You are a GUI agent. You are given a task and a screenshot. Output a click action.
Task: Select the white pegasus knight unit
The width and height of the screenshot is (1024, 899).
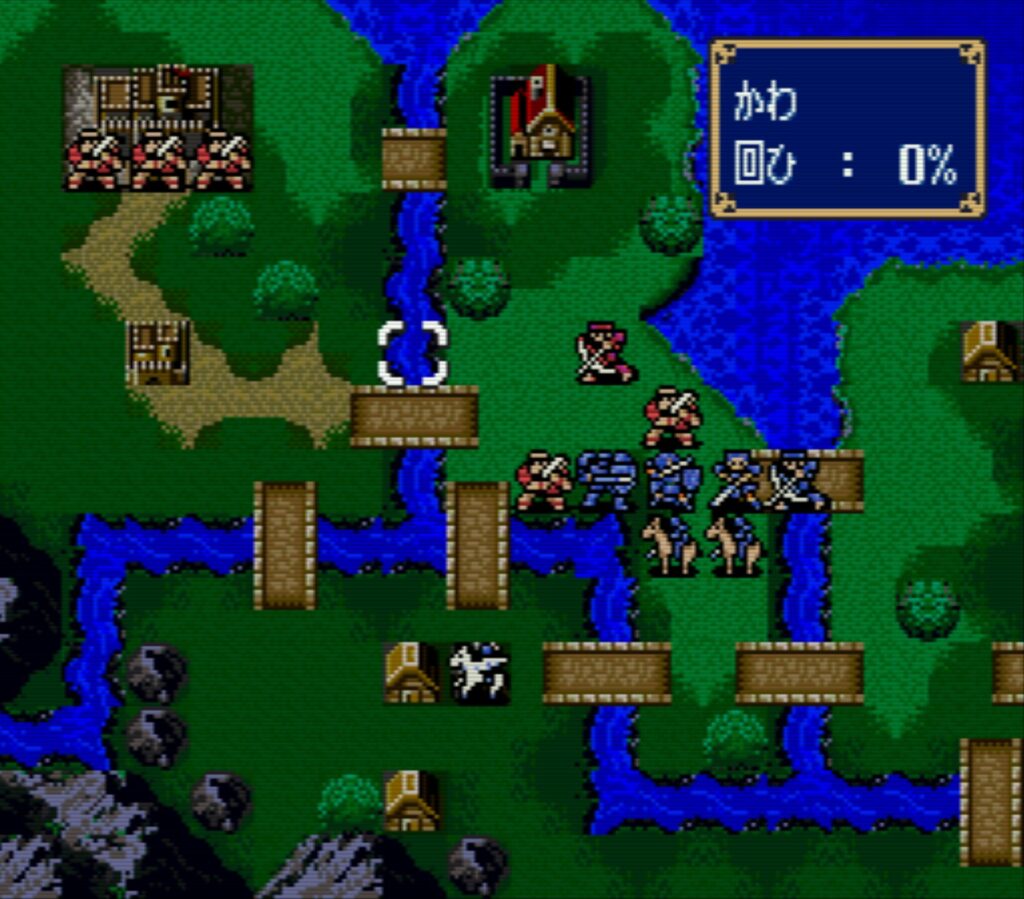[478, 672]
